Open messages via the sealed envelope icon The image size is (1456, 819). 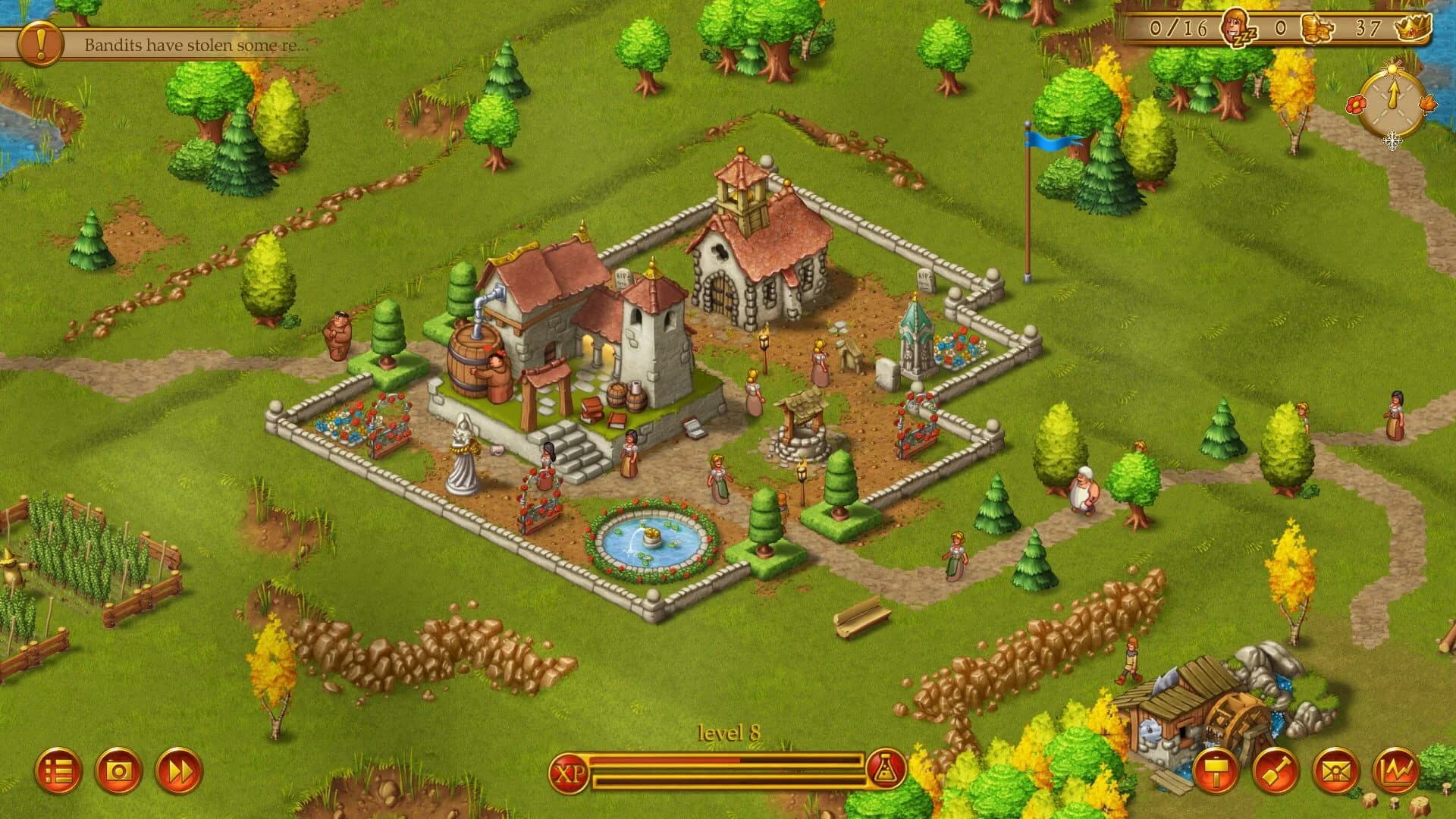1334,772
